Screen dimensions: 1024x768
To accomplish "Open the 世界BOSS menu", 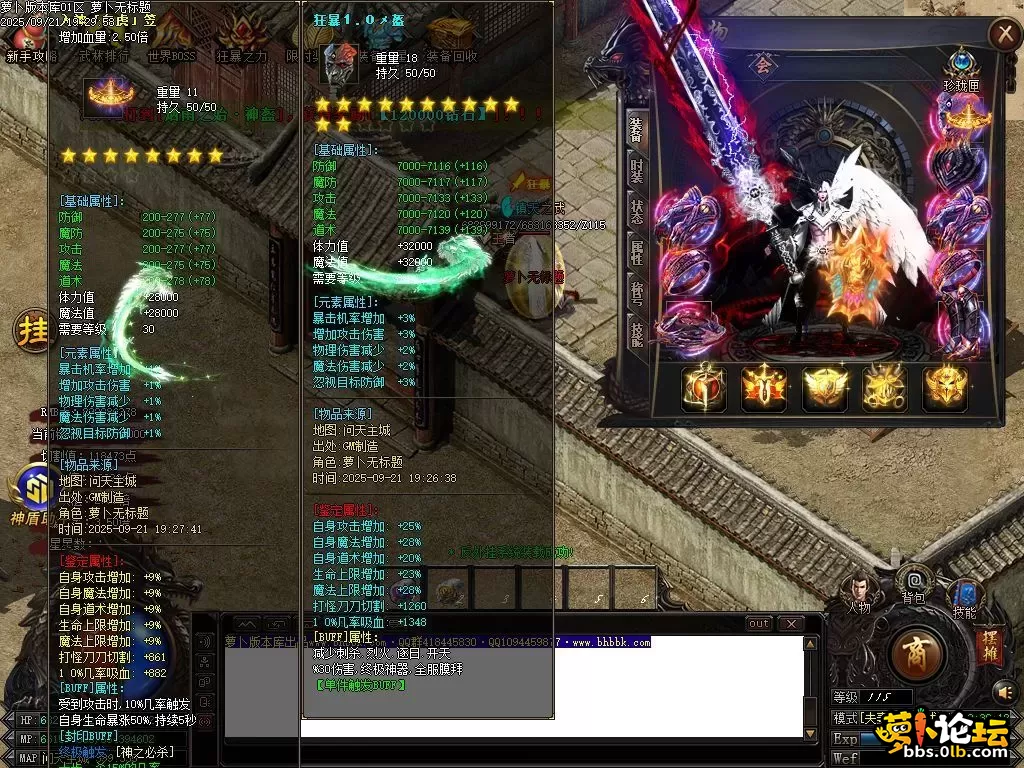I will (171, 57).
